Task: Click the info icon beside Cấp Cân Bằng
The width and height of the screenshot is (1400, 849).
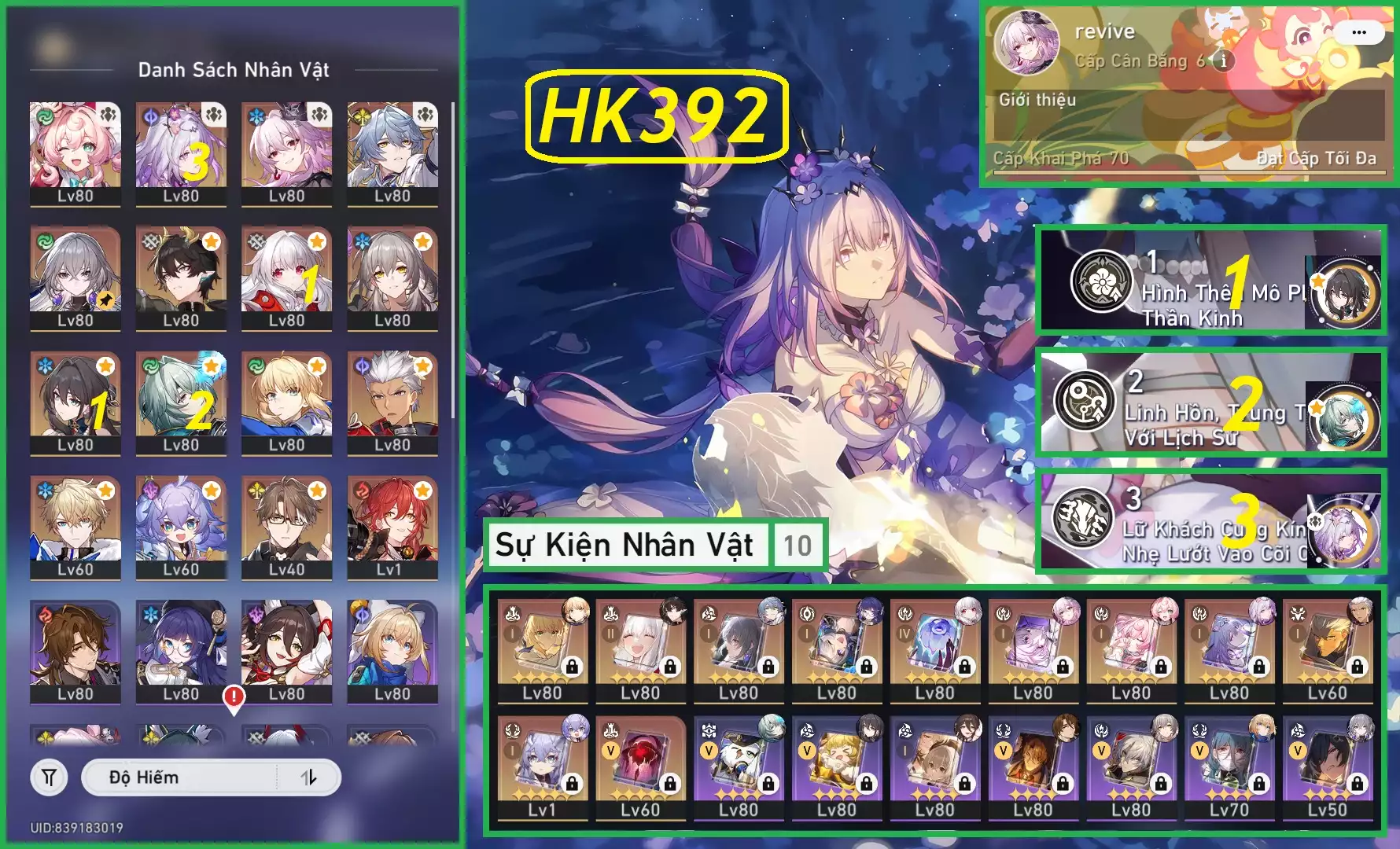Action: tap(1223, 61)
